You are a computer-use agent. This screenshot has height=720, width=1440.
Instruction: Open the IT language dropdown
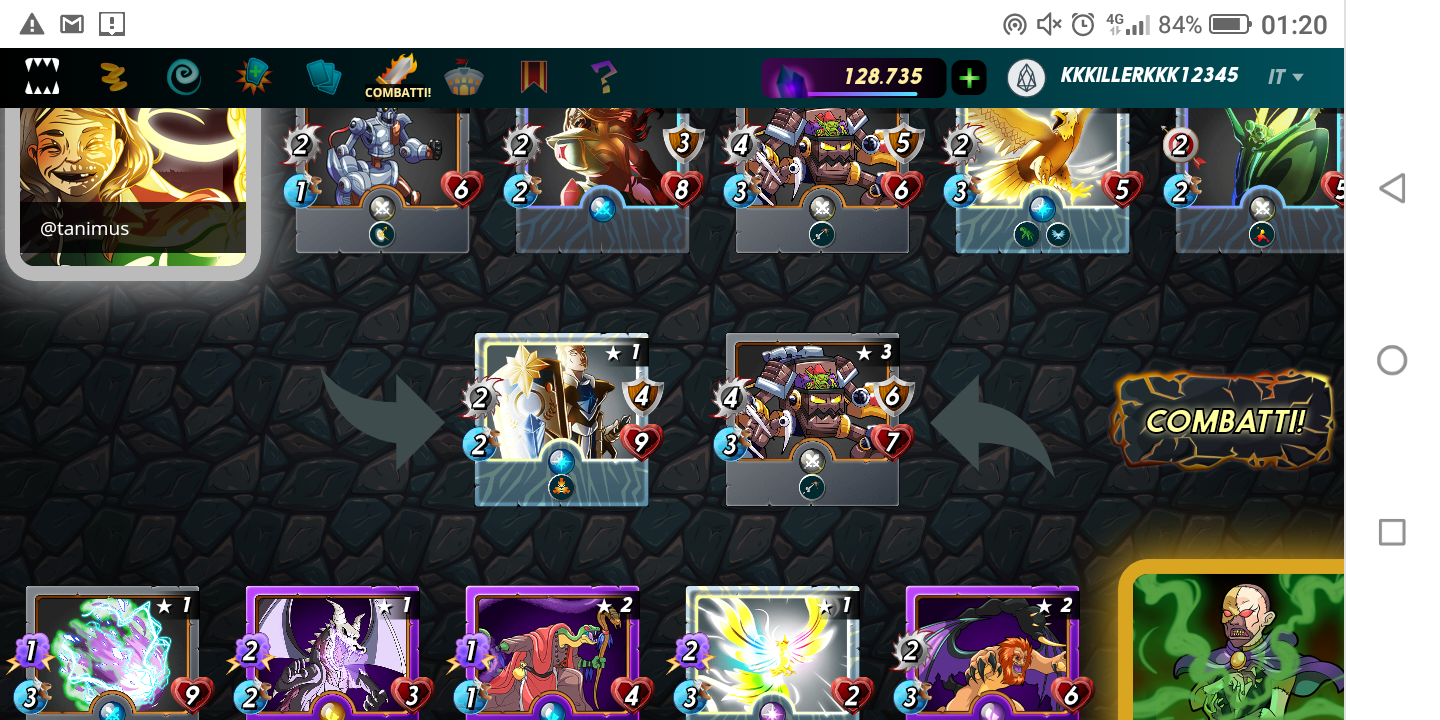click(x=1286, y=77)
